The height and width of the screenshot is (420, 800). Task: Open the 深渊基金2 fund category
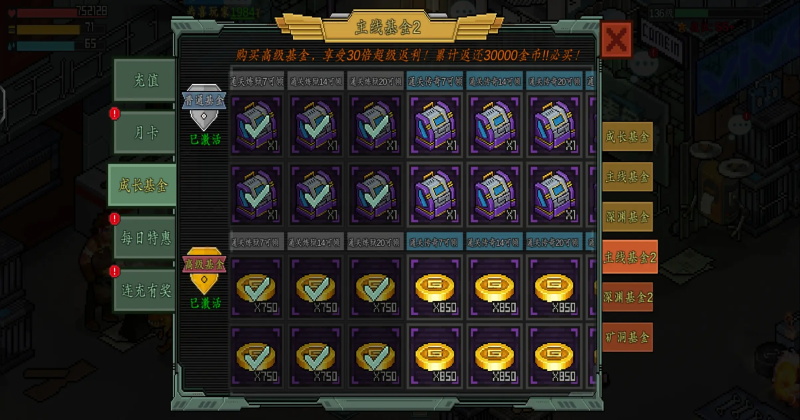point(628,297)
